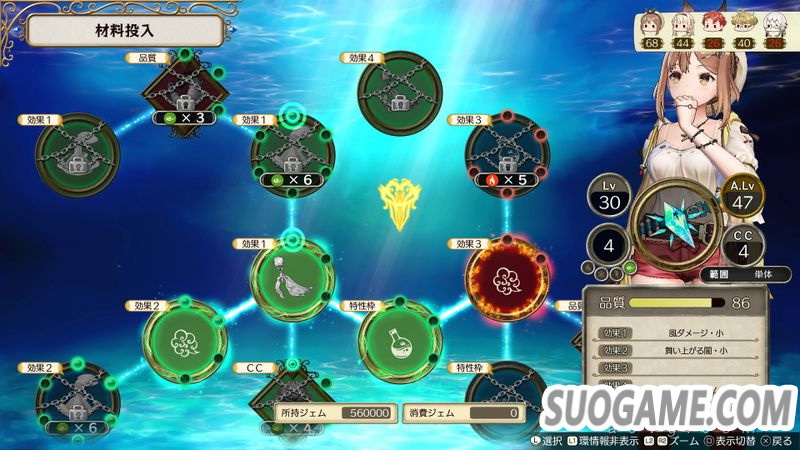Viewport: 800px width, 450px height.
Task: Choose the locked 効果2 node requiring ×6
Action: point(77,400)
